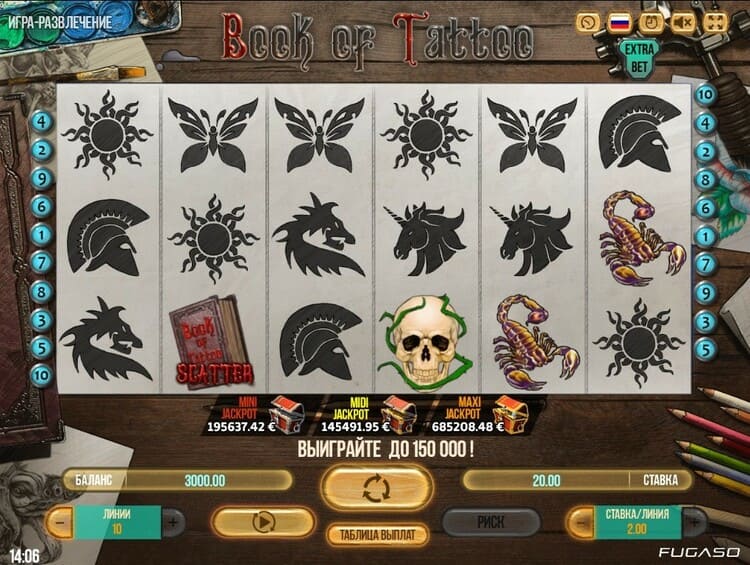The image size is (750, 565).
Task: Lower the bet per line (СТАВКА/ЛИНИЯ)
Action: coord(580,522)
